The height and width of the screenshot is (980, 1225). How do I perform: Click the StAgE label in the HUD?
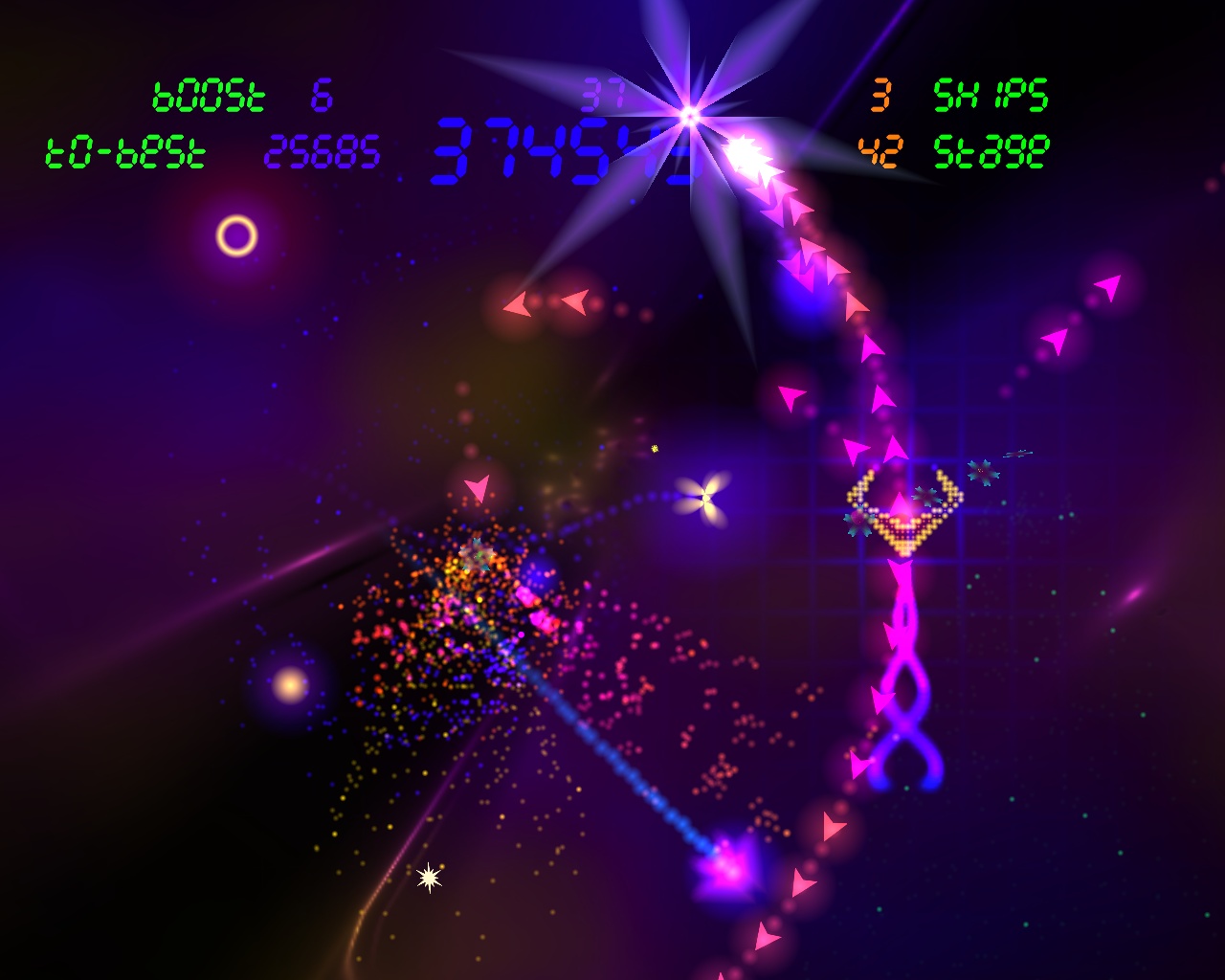[x=991, y=149]
